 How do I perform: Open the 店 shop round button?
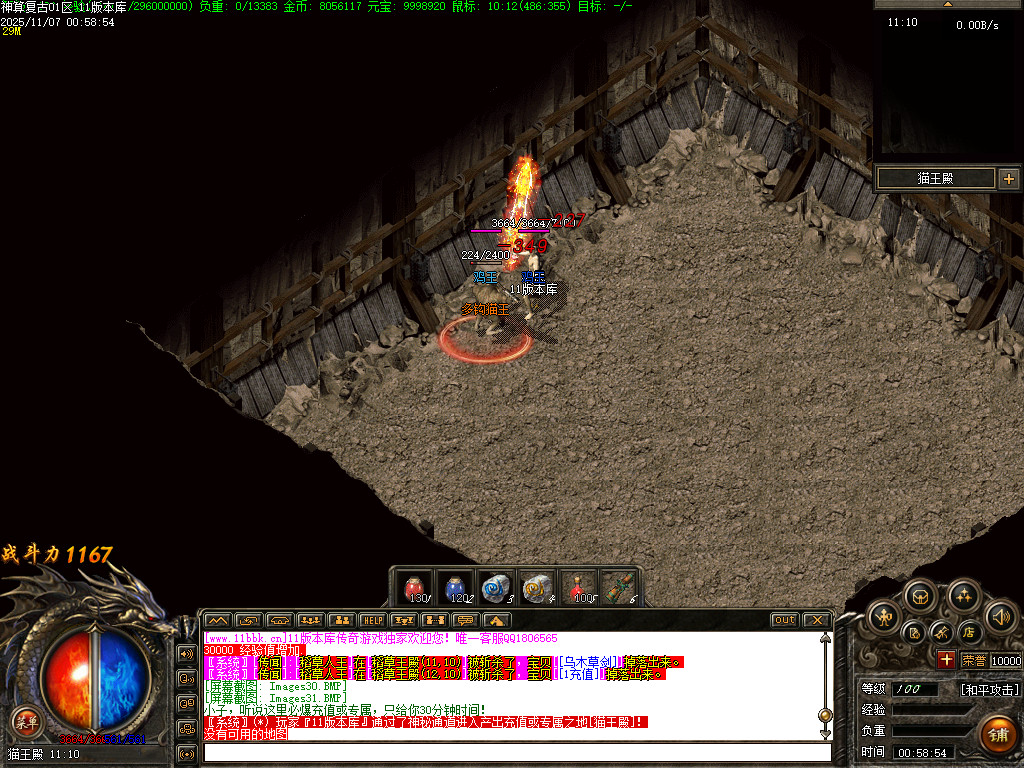[x=968, y=633]
